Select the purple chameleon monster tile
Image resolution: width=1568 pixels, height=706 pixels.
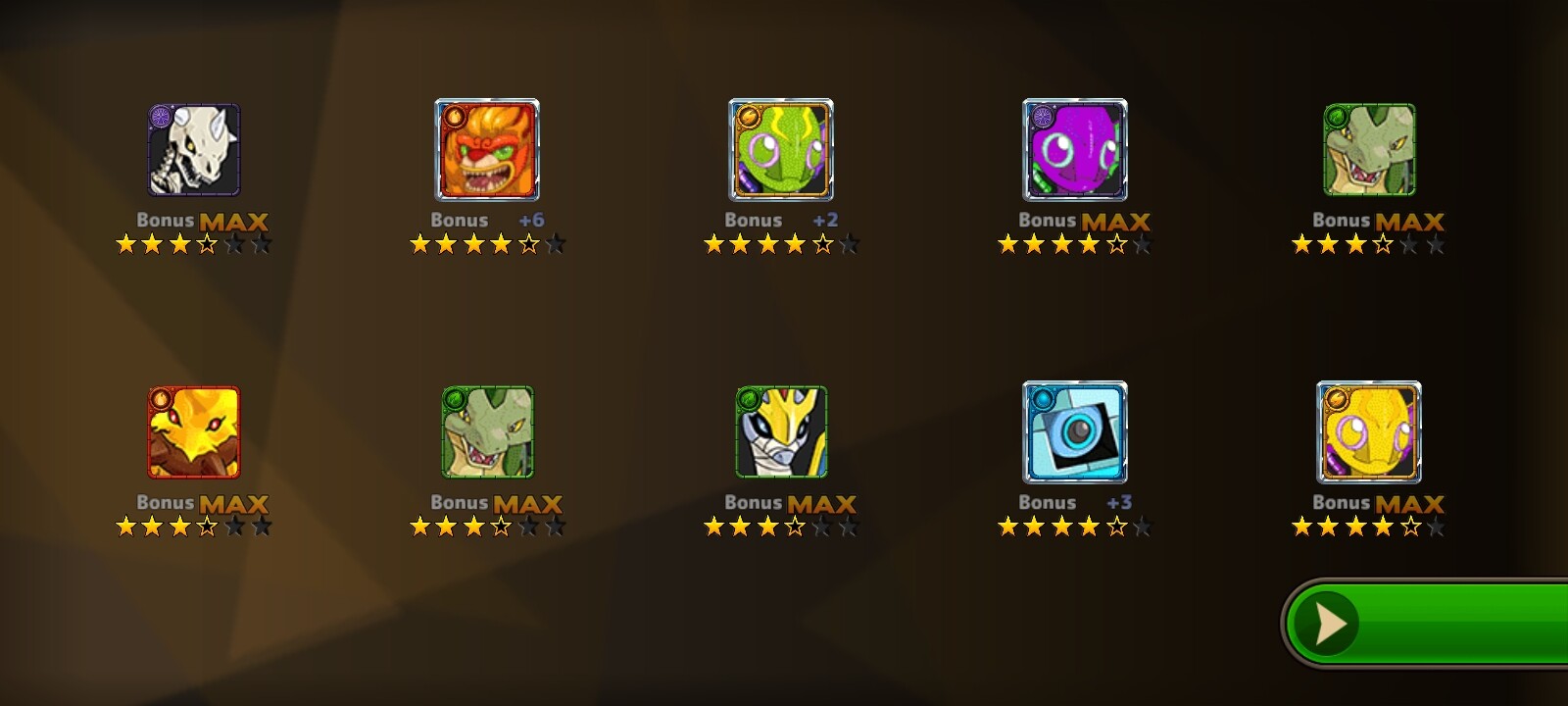[1075, 150]
